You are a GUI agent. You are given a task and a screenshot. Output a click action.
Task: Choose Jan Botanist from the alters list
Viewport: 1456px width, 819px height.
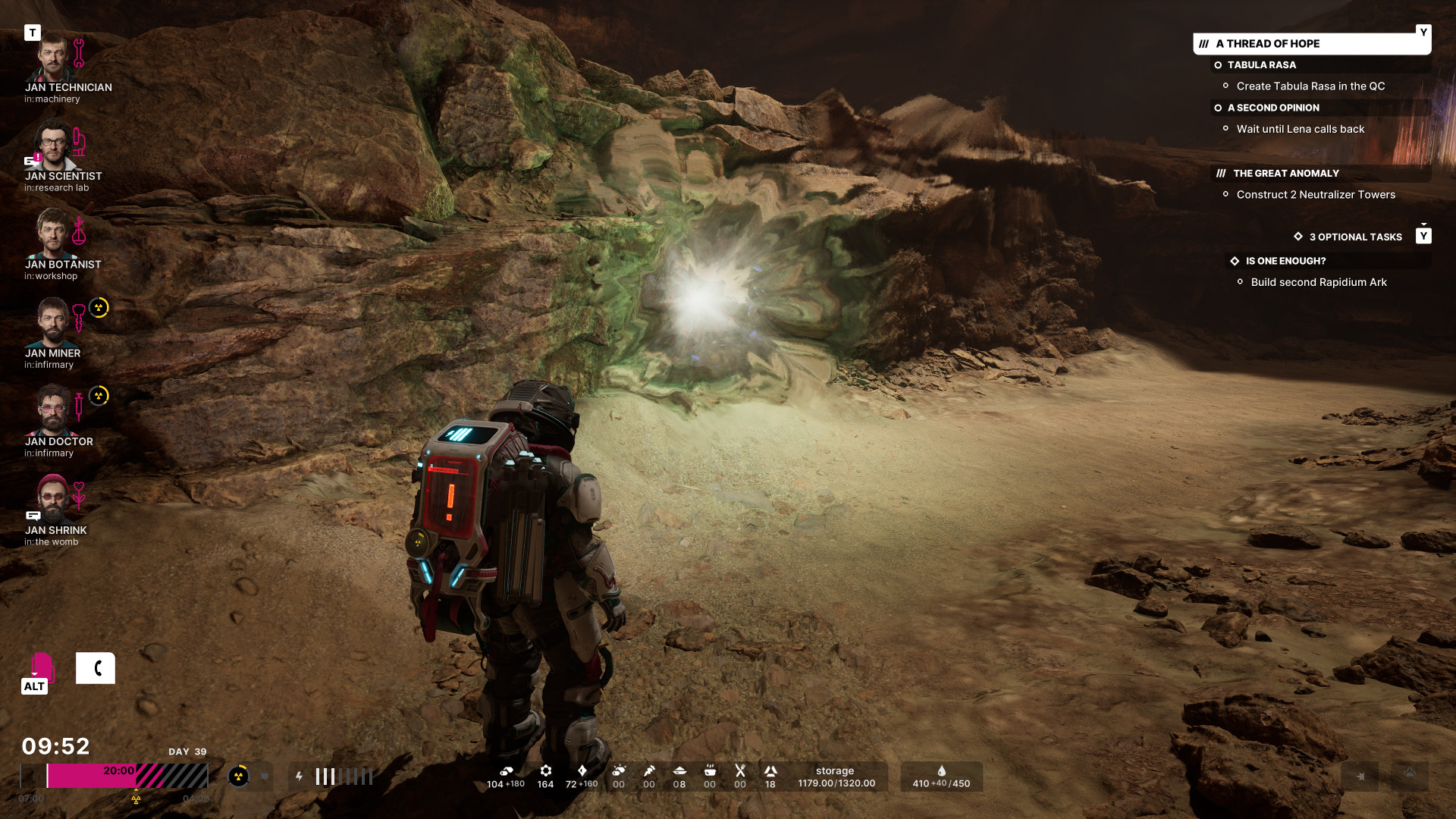[52, 235]
